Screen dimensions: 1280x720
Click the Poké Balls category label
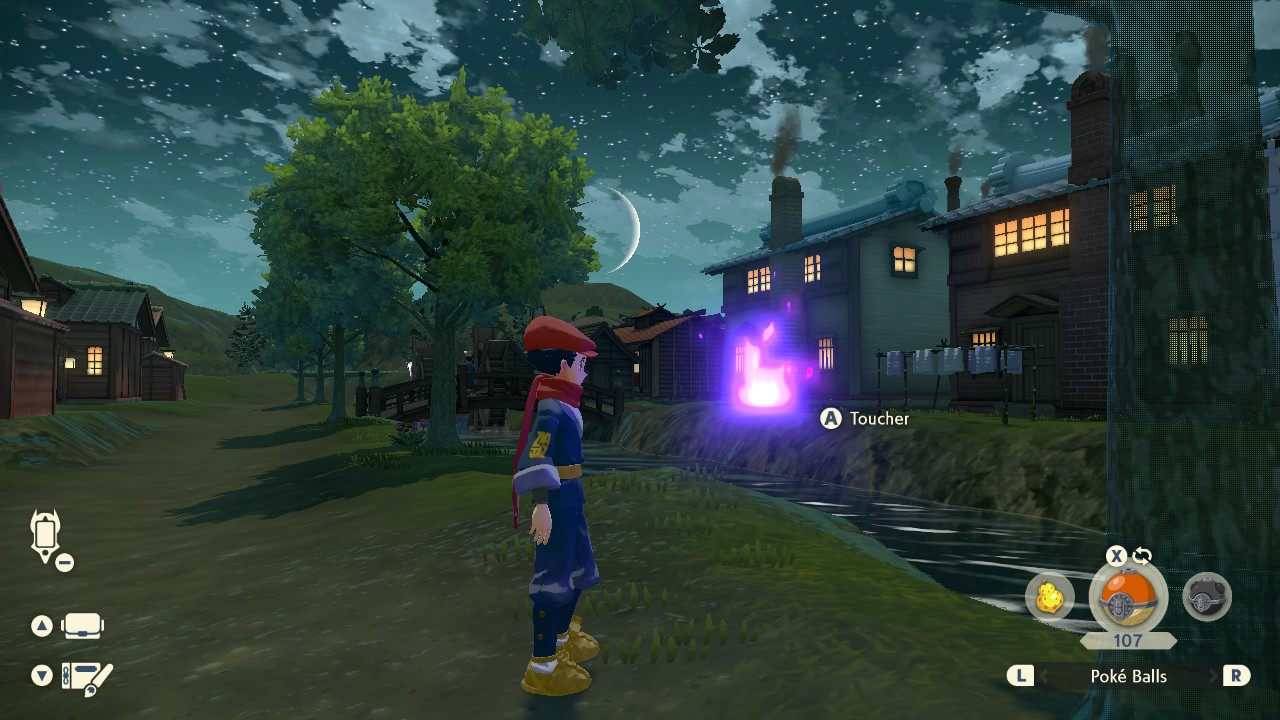[x=1128, y=676]
